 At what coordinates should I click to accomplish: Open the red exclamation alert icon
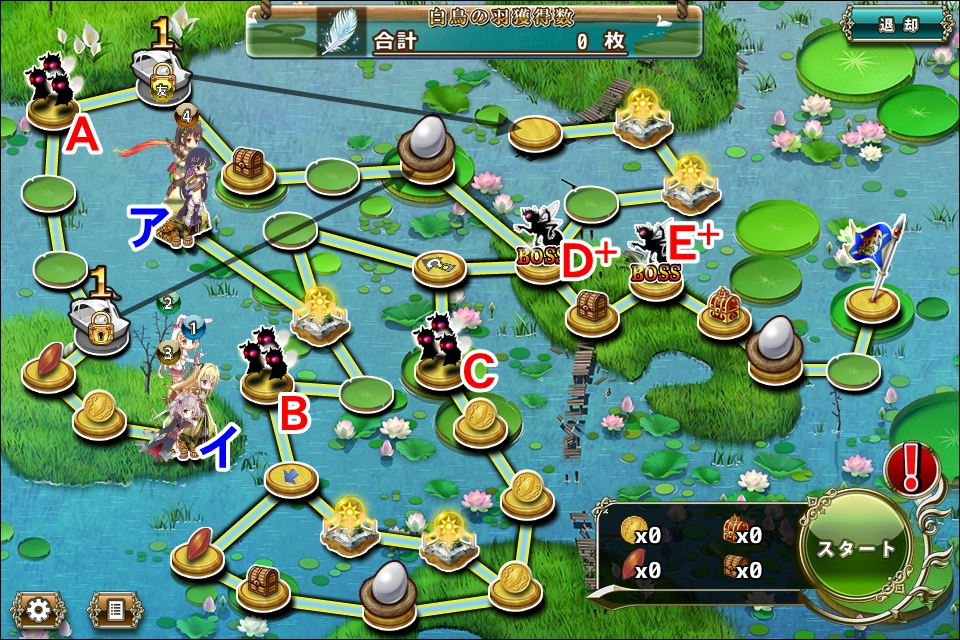pos(910,466)
